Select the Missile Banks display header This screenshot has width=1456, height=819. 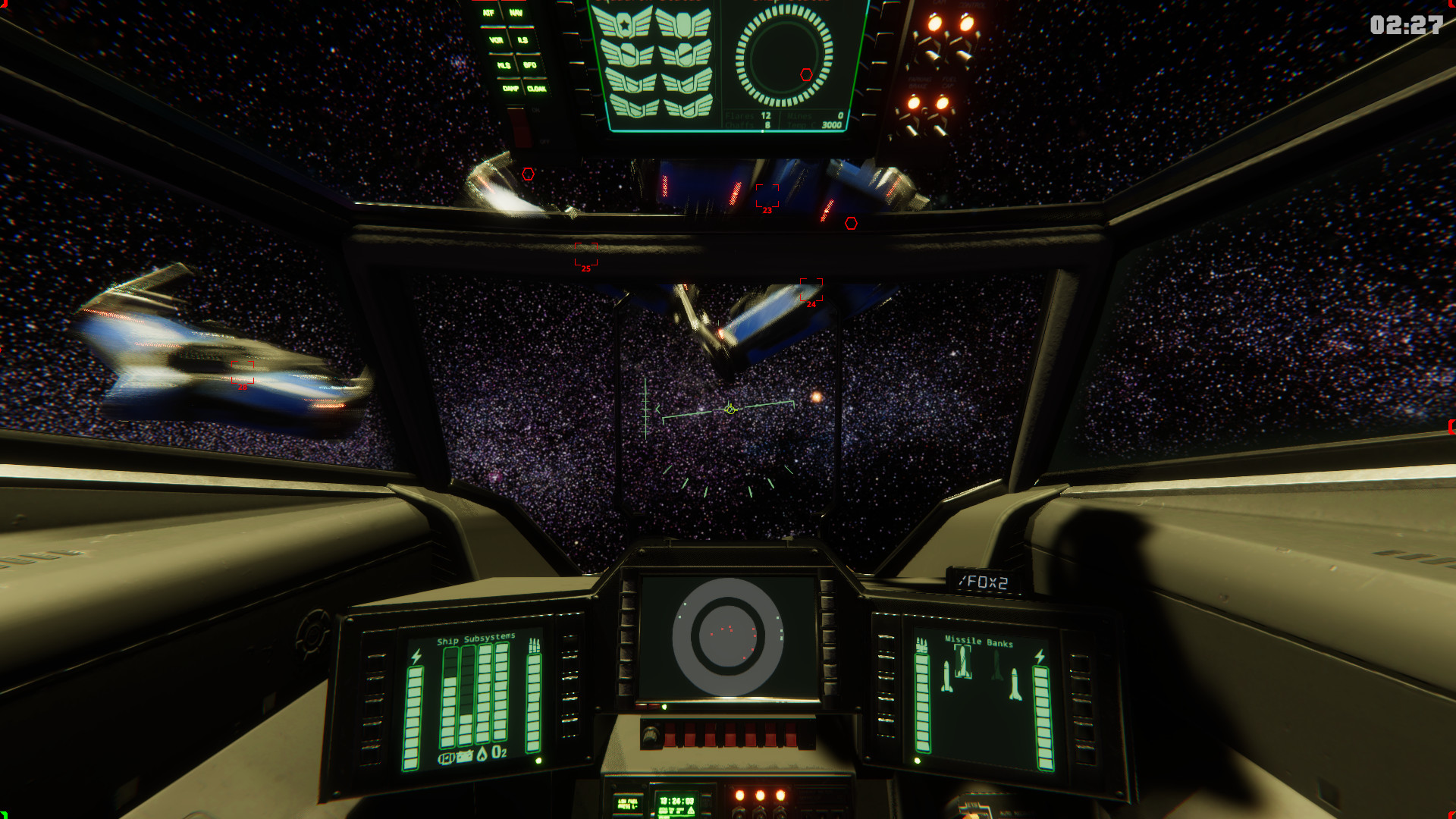[x=979, y=642]
